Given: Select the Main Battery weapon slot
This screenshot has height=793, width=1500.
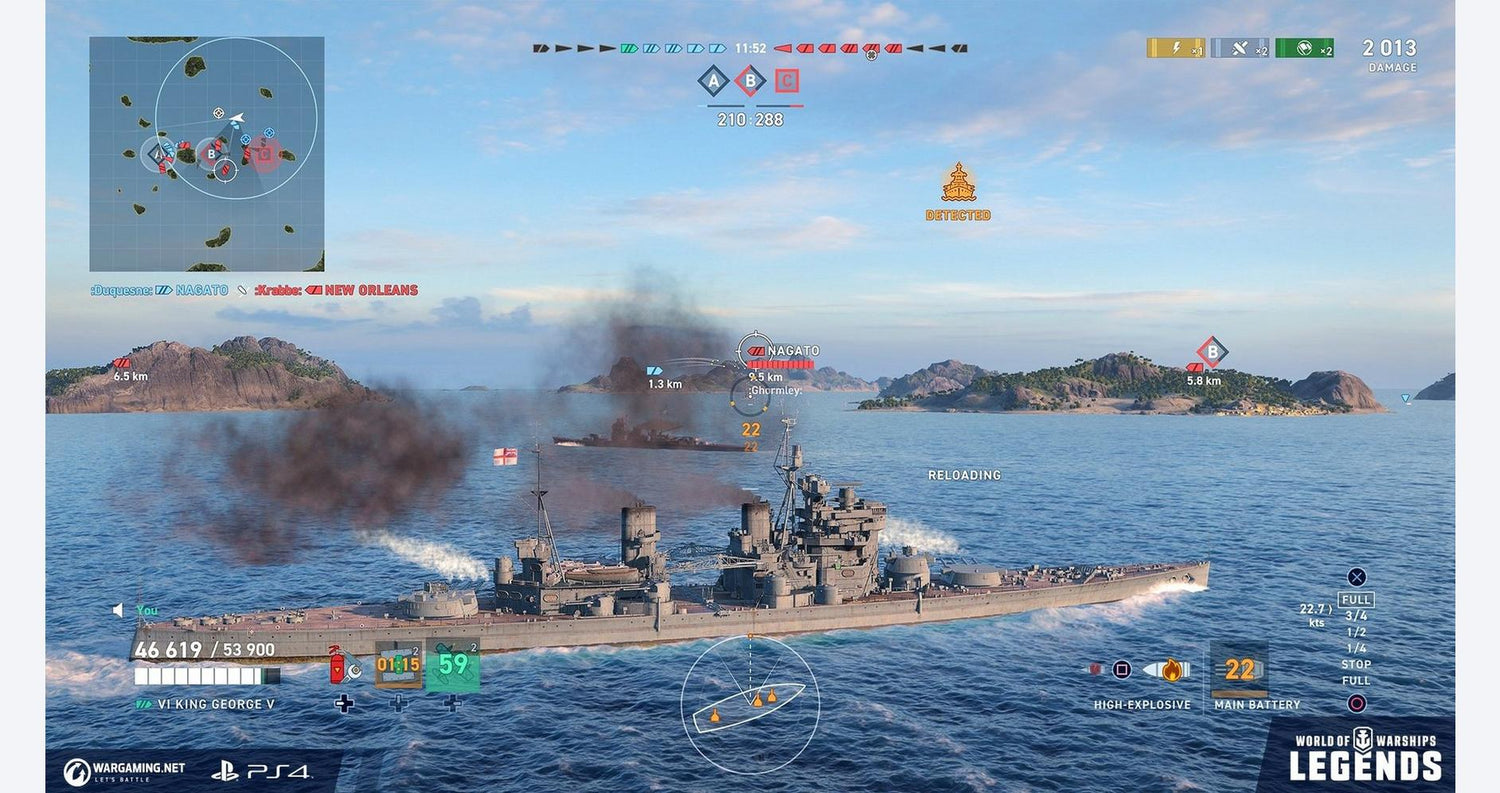Looking at the screenshot, I should (x=1239, y=670).
